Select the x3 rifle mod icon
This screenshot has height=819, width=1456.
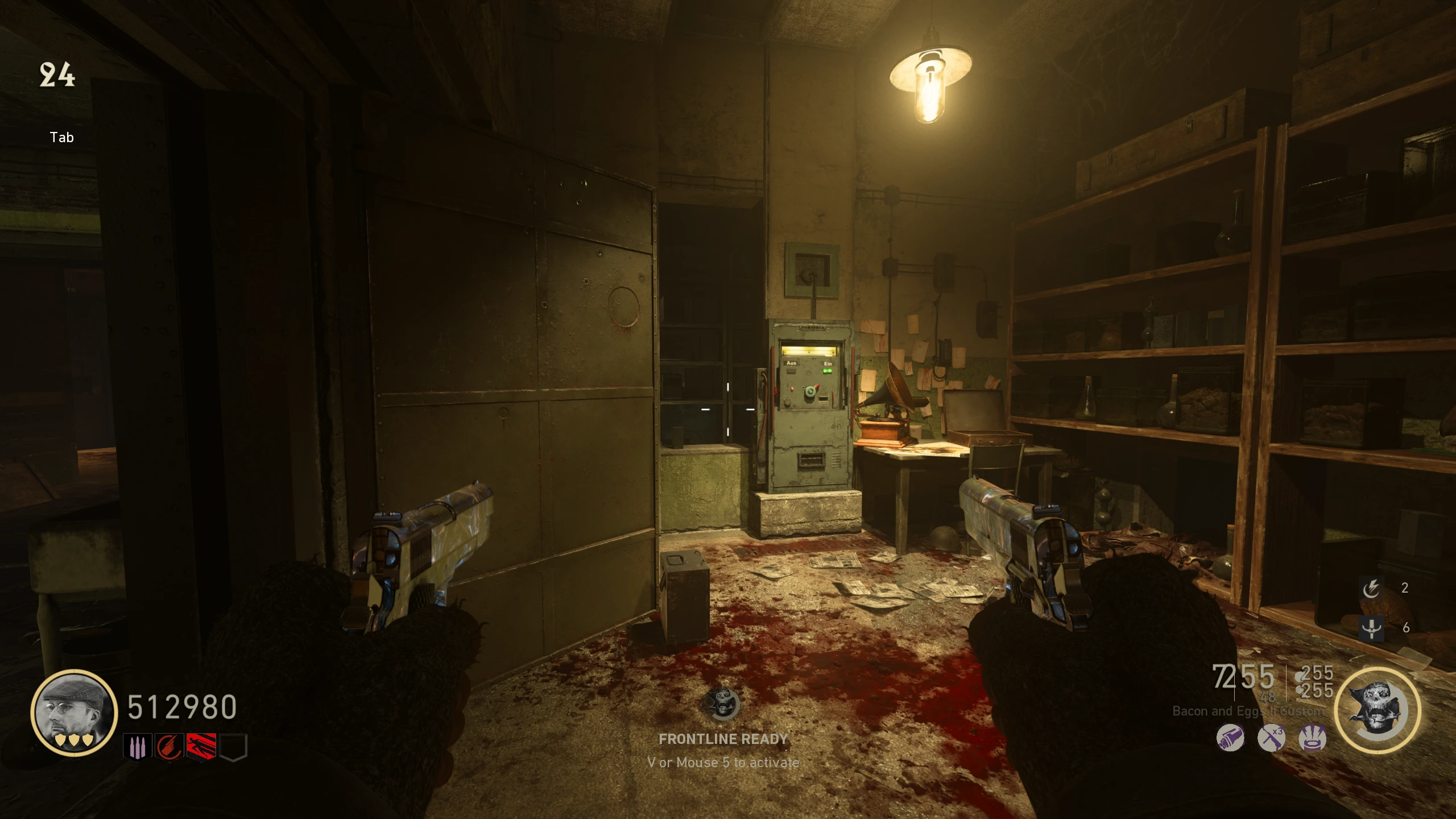click(x=1272, y=739)
